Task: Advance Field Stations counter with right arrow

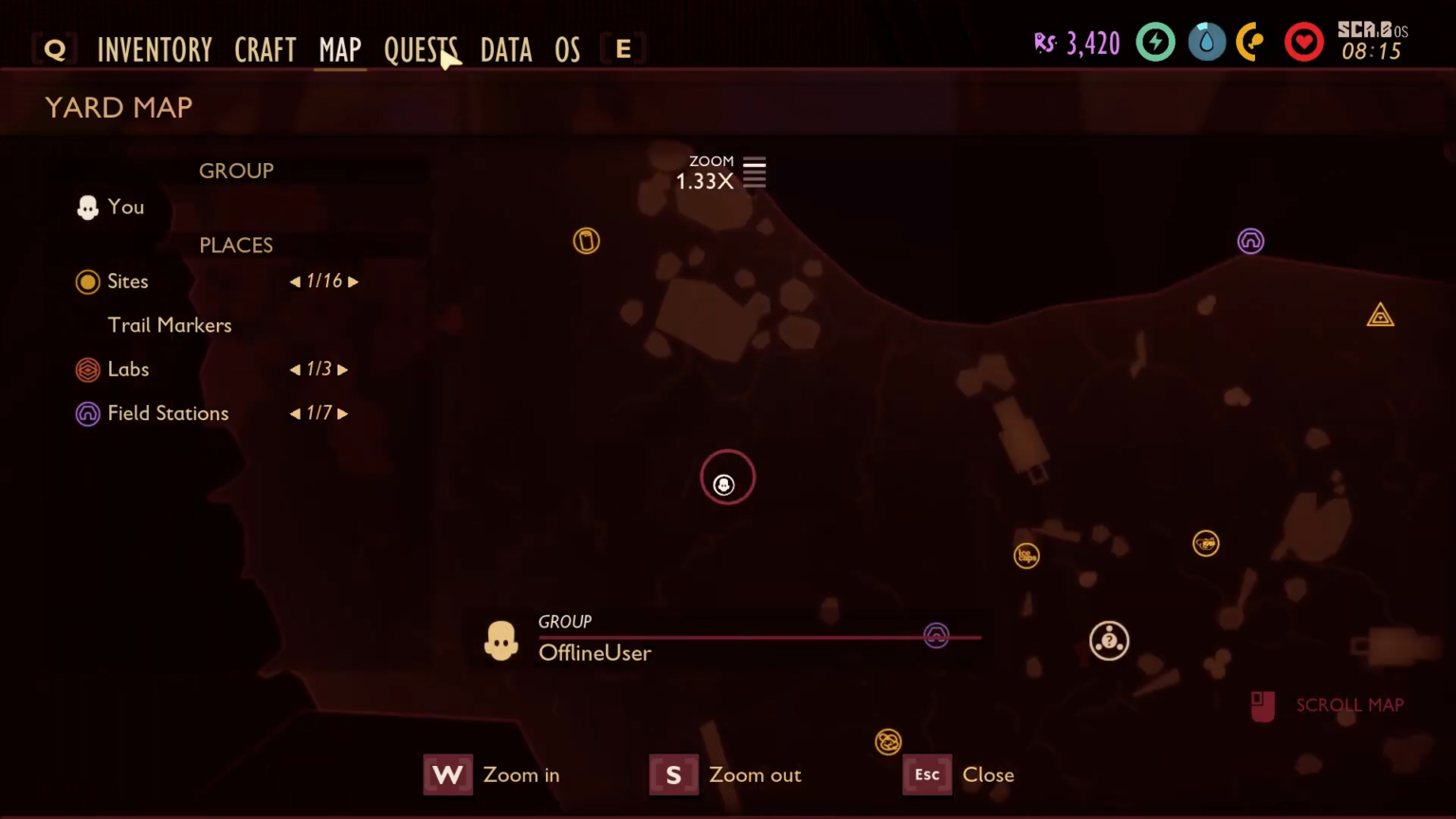Action: point(344,413)
